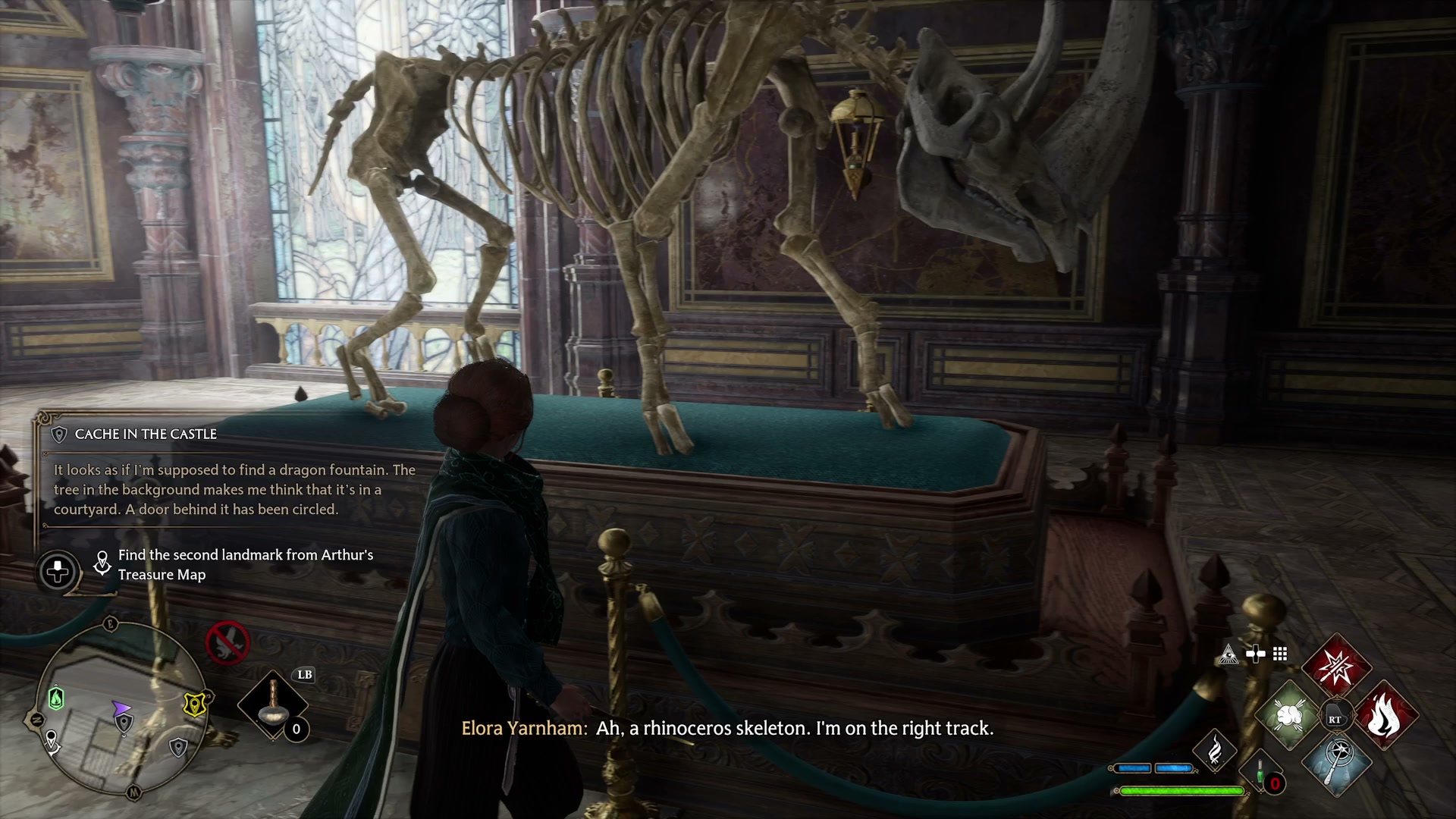Cast the fire spell on the right diamond slot
Viewport: 1456px width, 819px height.
coord(1386,713)
